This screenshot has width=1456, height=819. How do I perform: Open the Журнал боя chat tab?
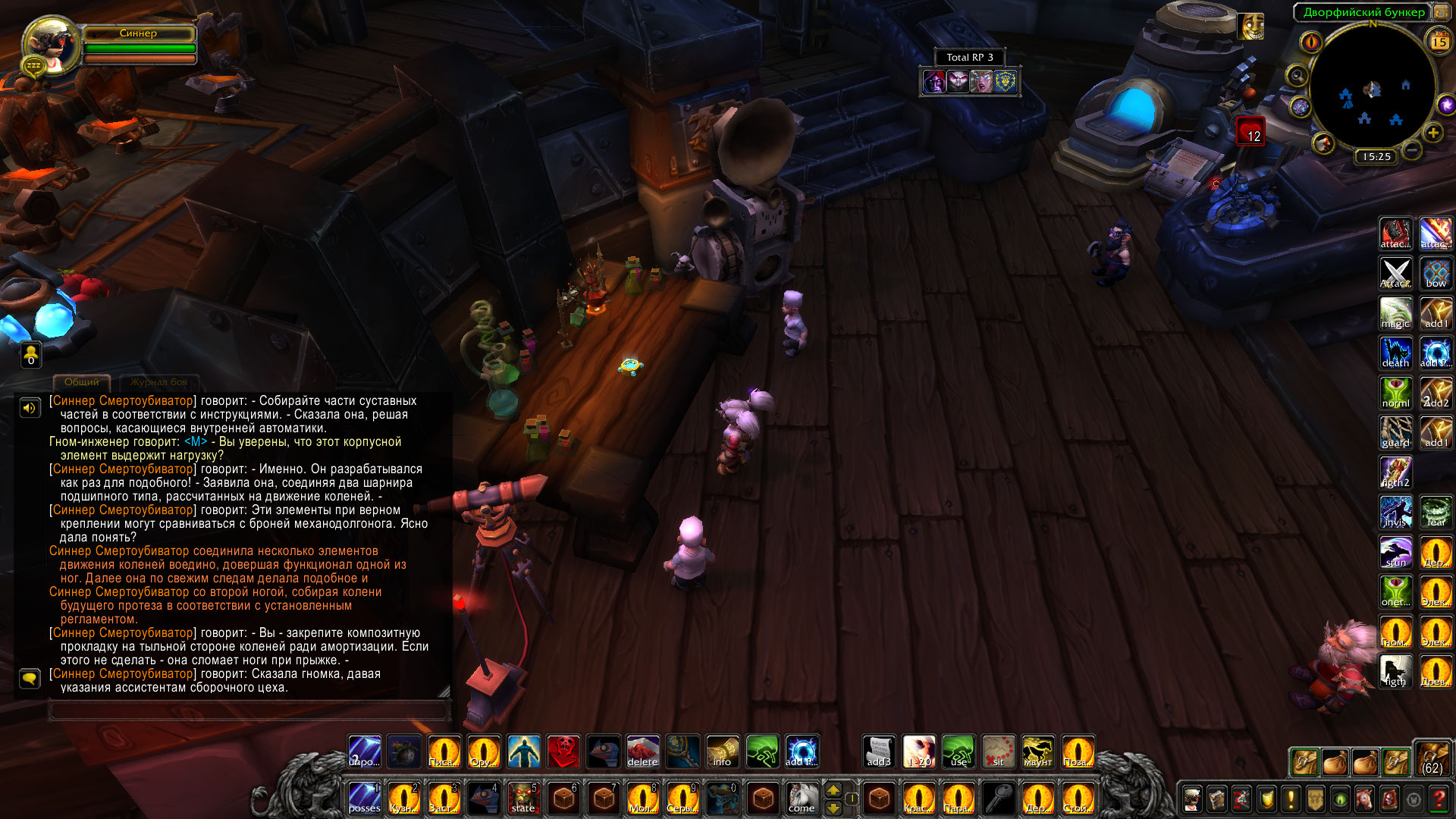point(158,382)
